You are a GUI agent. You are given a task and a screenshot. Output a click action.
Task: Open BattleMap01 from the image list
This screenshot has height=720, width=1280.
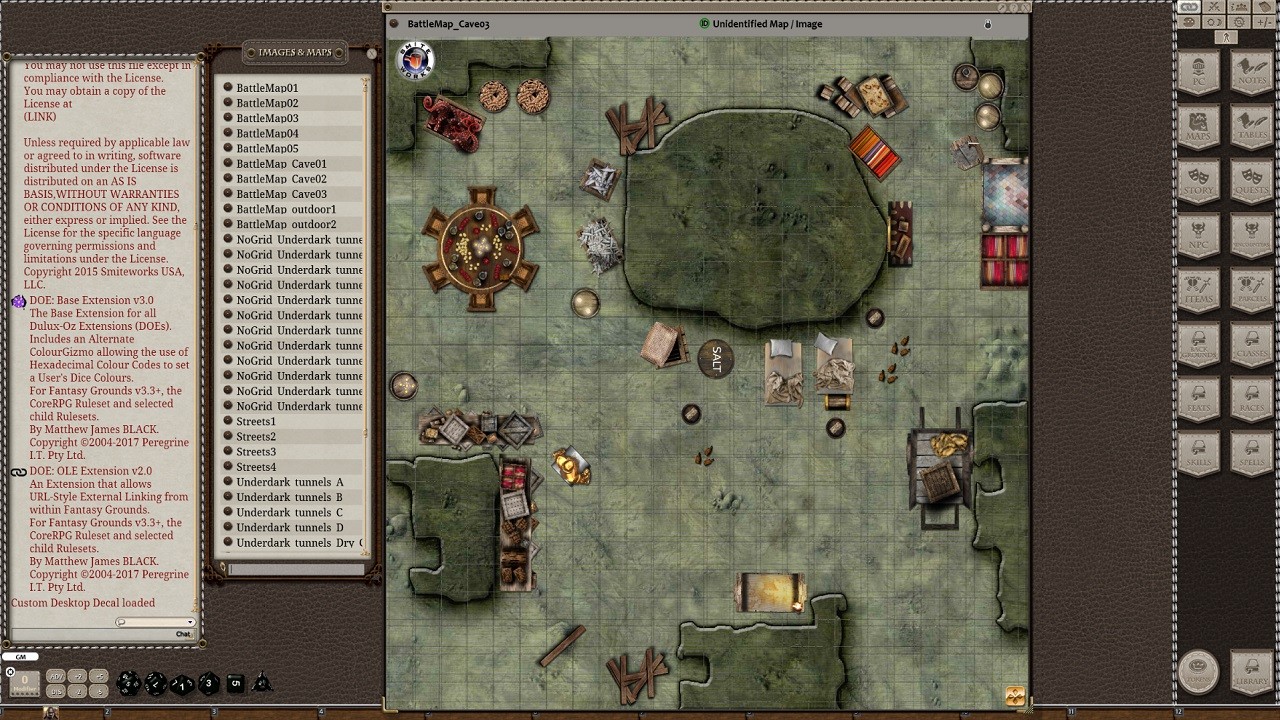coord(267,88)
